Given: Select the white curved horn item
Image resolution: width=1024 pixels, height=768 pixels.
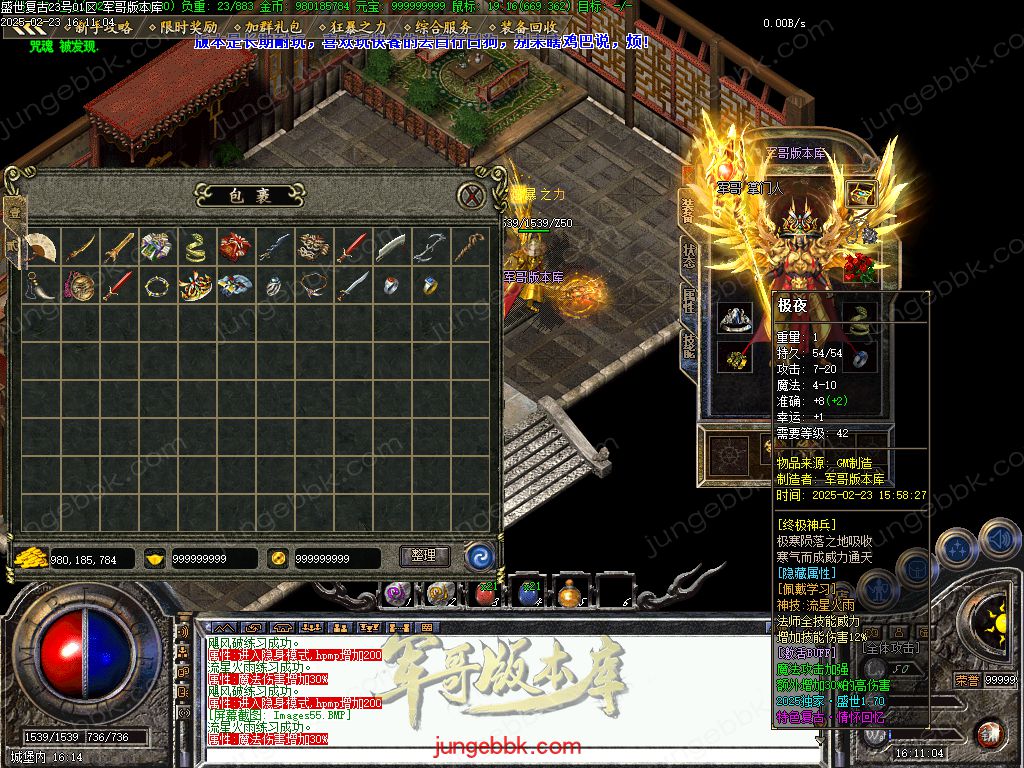Looking at the screenshot, I should [40, 286].
